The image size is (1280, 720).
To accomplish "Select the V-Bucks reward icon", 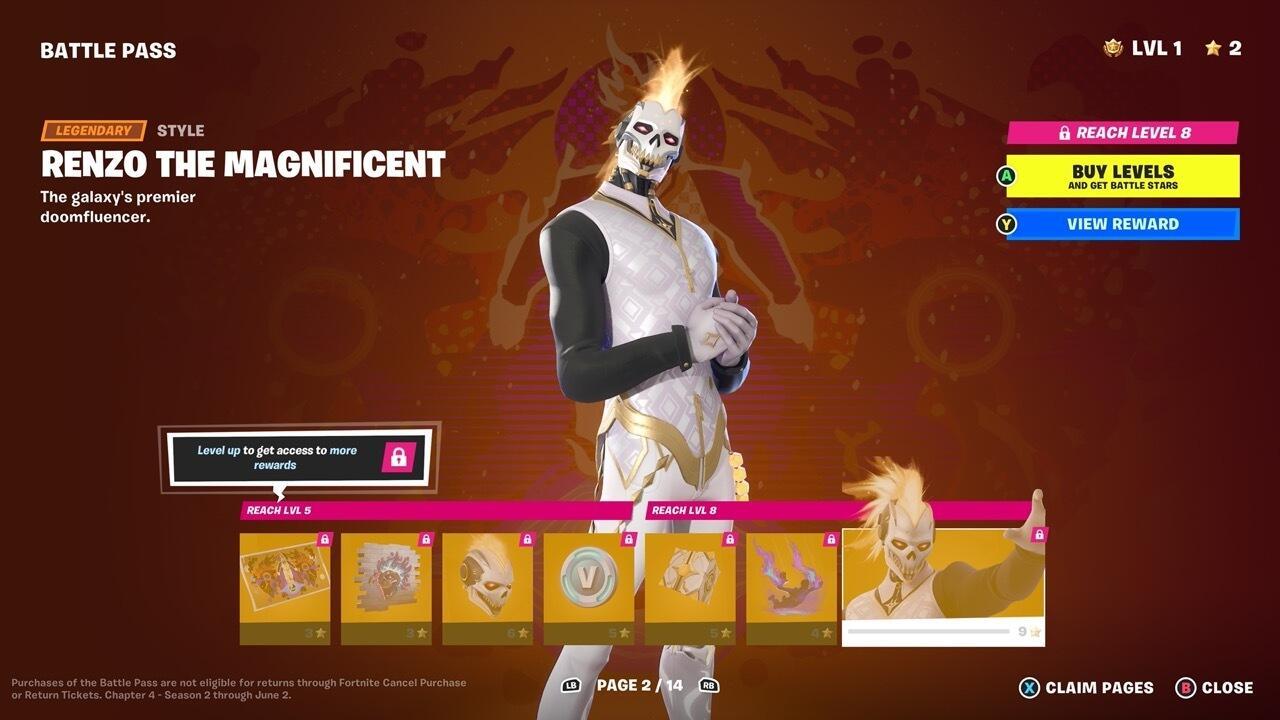I will 587,577.
